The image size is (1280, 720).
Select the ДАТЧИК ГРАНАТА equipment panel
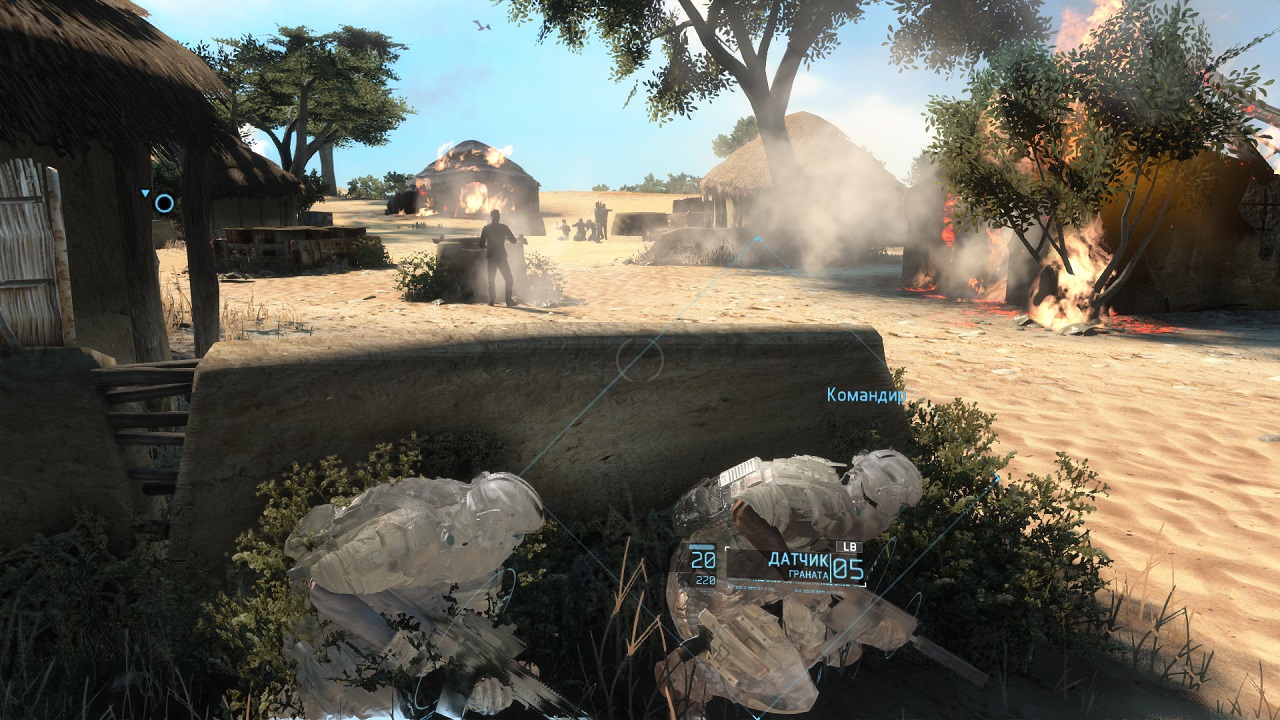coord(798,565)
